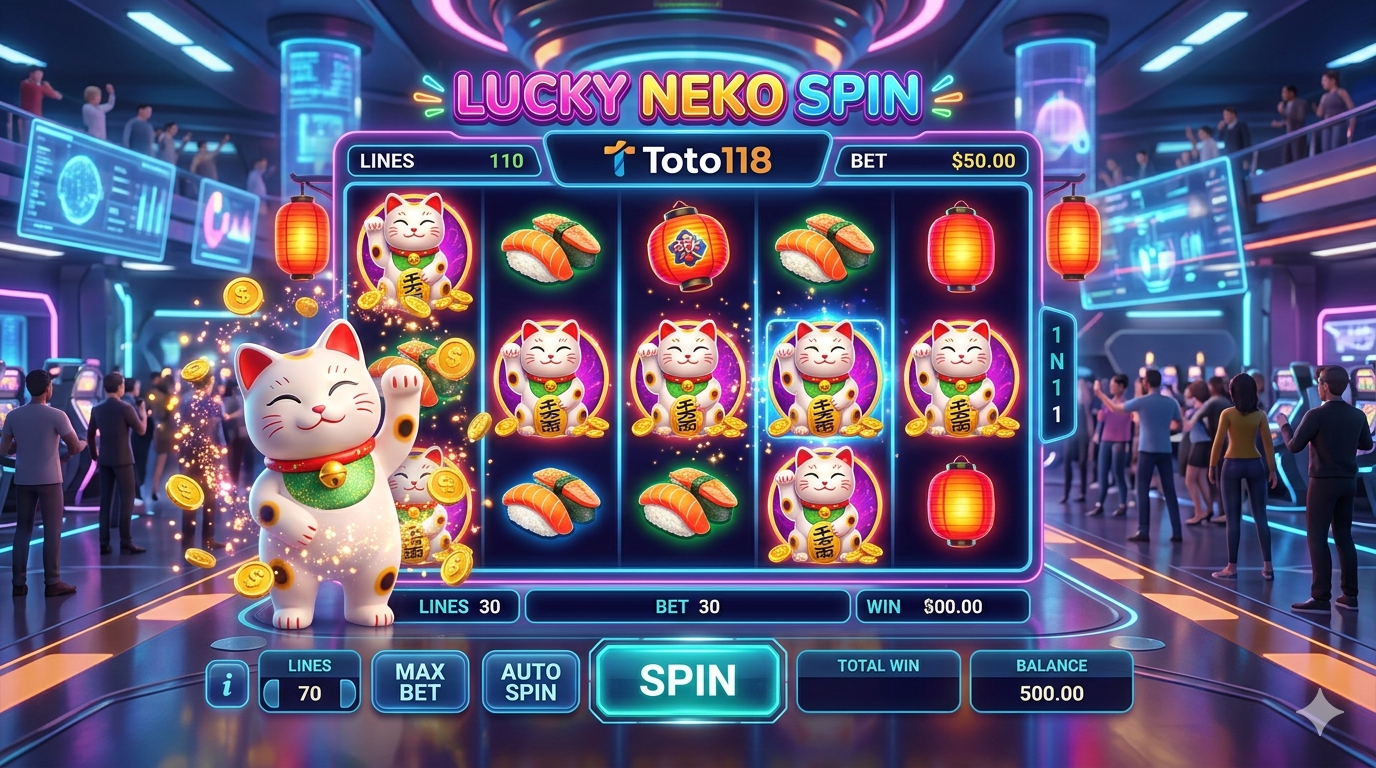Spin the reels with the SPIN button

tap(687, 680)
